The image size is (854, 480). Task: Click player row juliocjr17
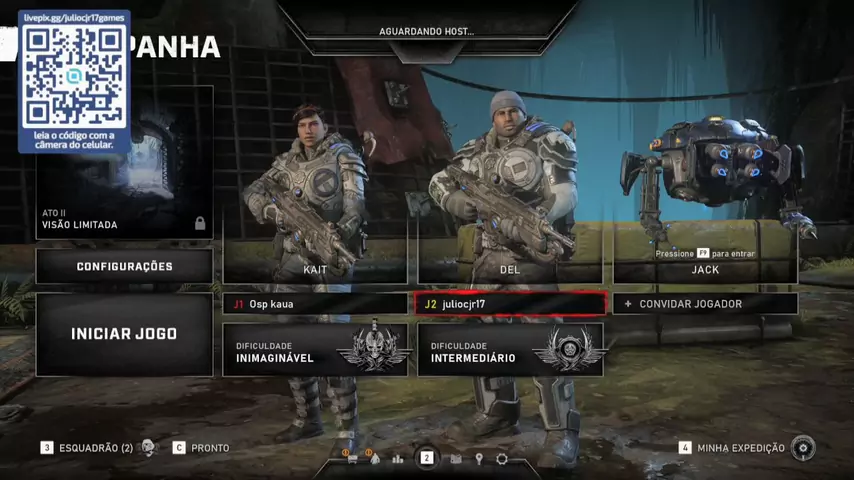coord(510,304)
